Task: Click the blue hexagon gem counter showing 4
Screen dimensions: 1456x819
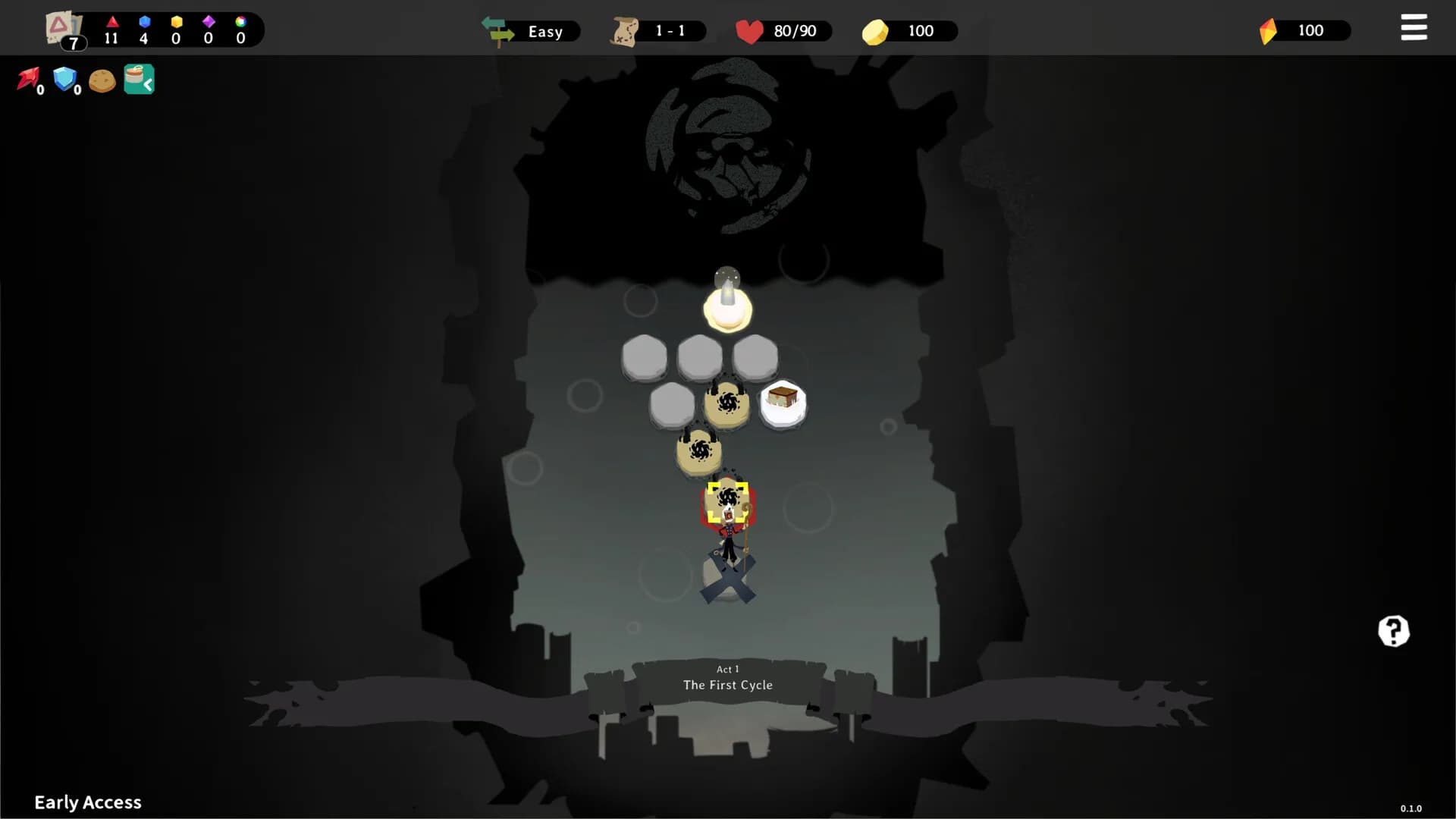Action: tap(144, 29)
